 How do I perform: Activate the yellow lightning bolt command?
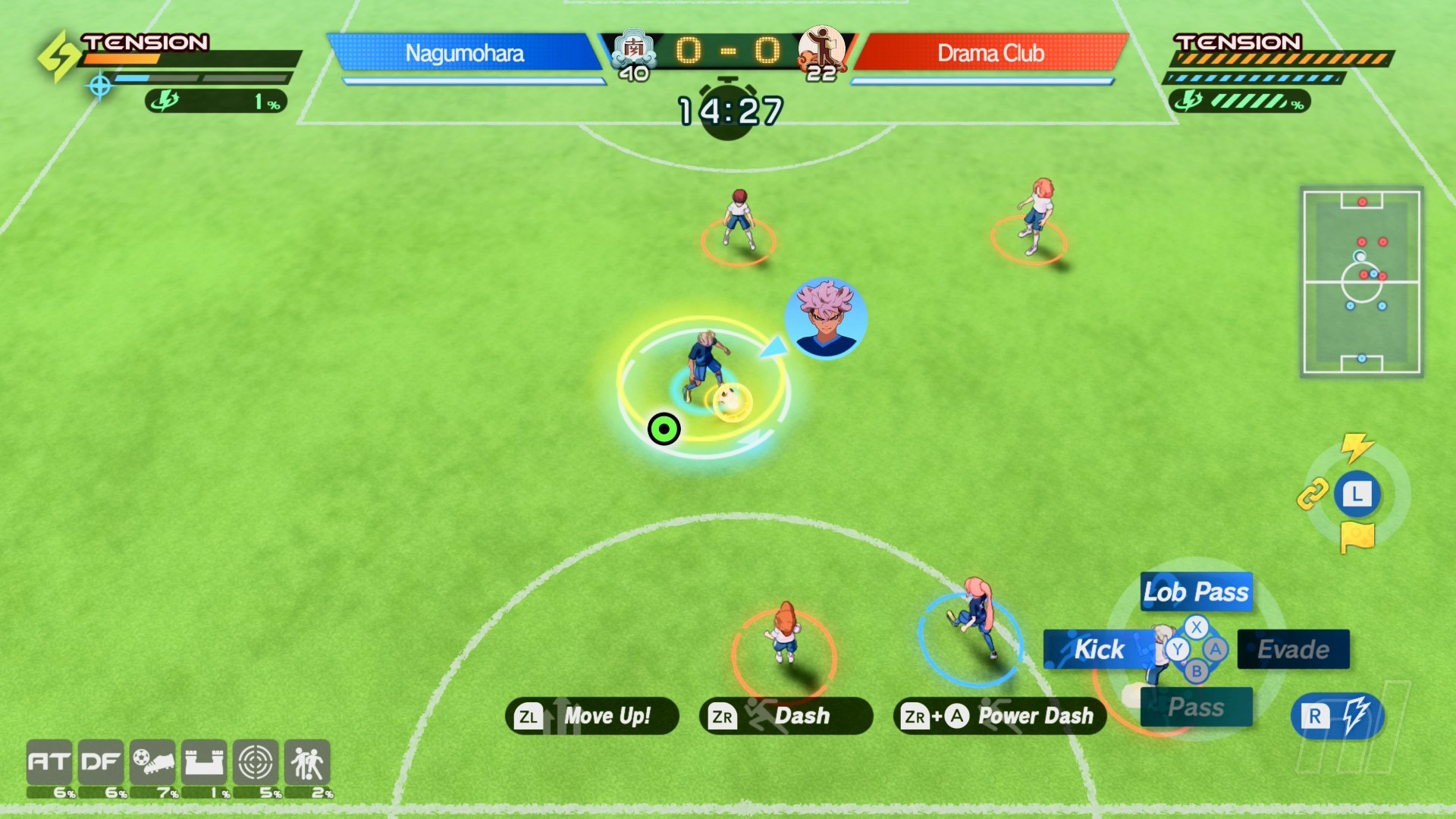[x=1357, y=447]
